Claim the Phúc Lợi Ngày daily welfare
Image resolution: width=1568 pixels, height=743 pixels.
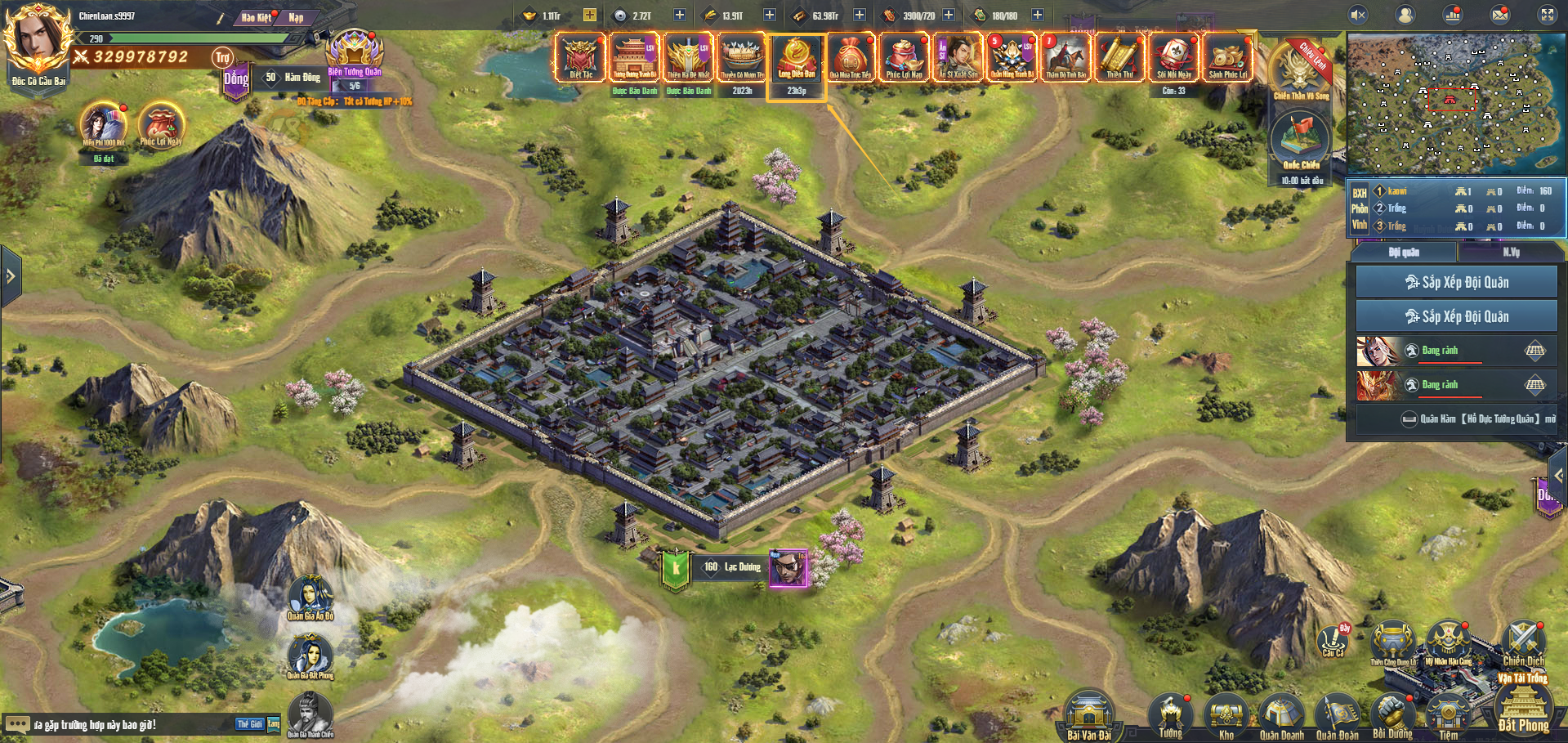click(161, 125)
